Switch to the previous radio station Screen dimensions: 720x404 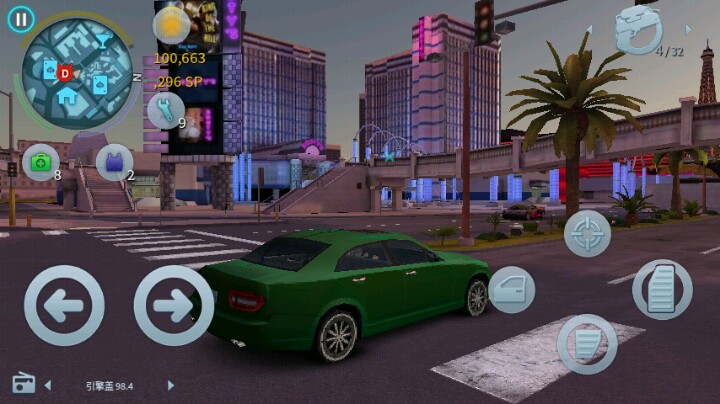pyautogui.click(x=48, y=385)
